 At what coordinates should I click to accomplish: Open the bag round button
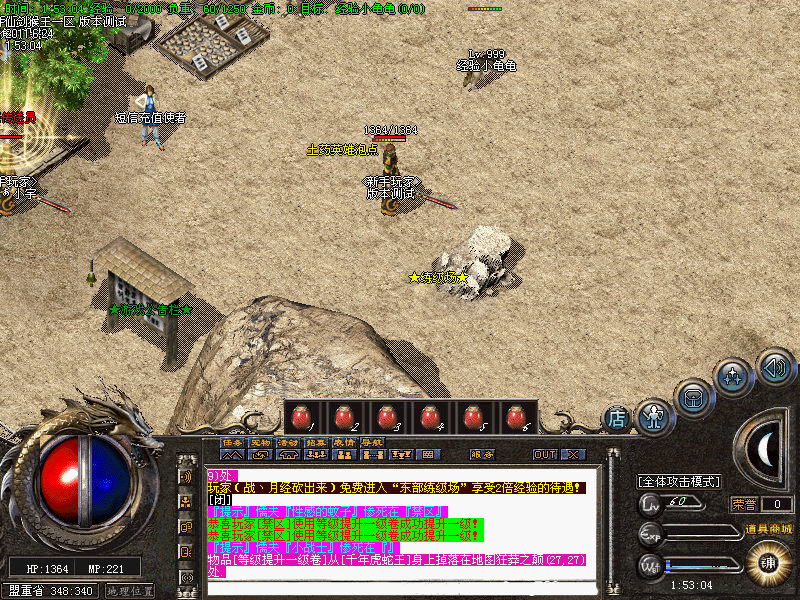click(693, 397)
